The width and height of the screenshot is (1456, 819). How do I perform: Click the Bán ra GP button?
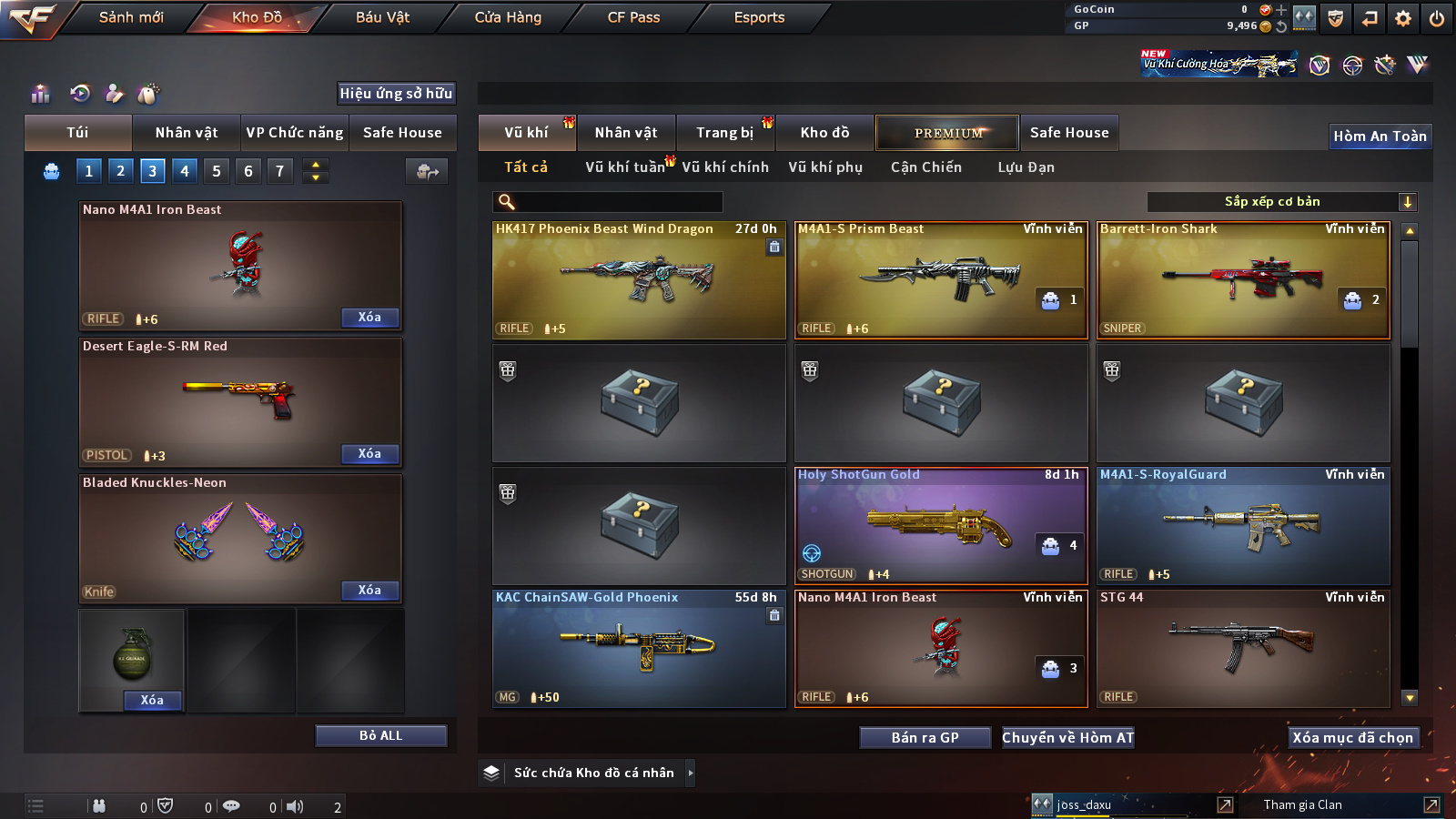925,738
